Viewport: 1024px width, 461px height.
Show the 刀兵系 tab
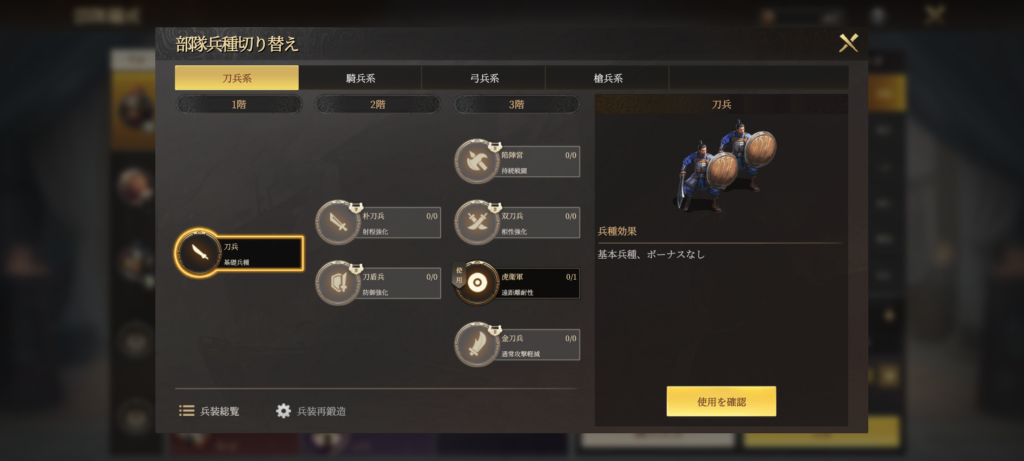(x=237, y=78)
